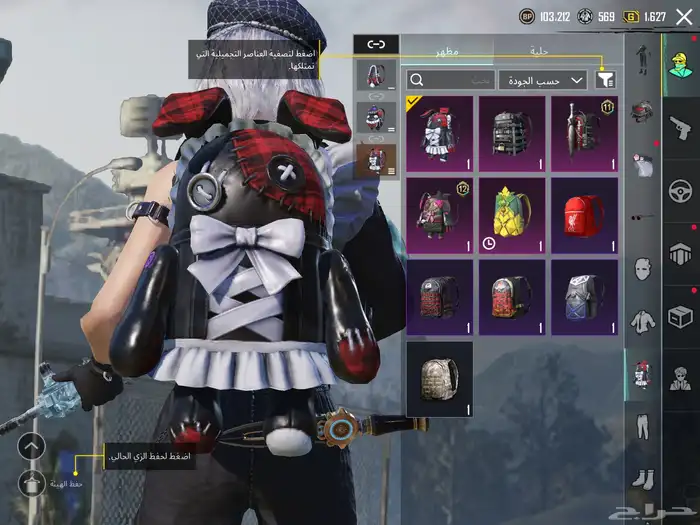Switch to the مظهر tab
Viewport: 700px width, 525px height.
pos(446,50)
